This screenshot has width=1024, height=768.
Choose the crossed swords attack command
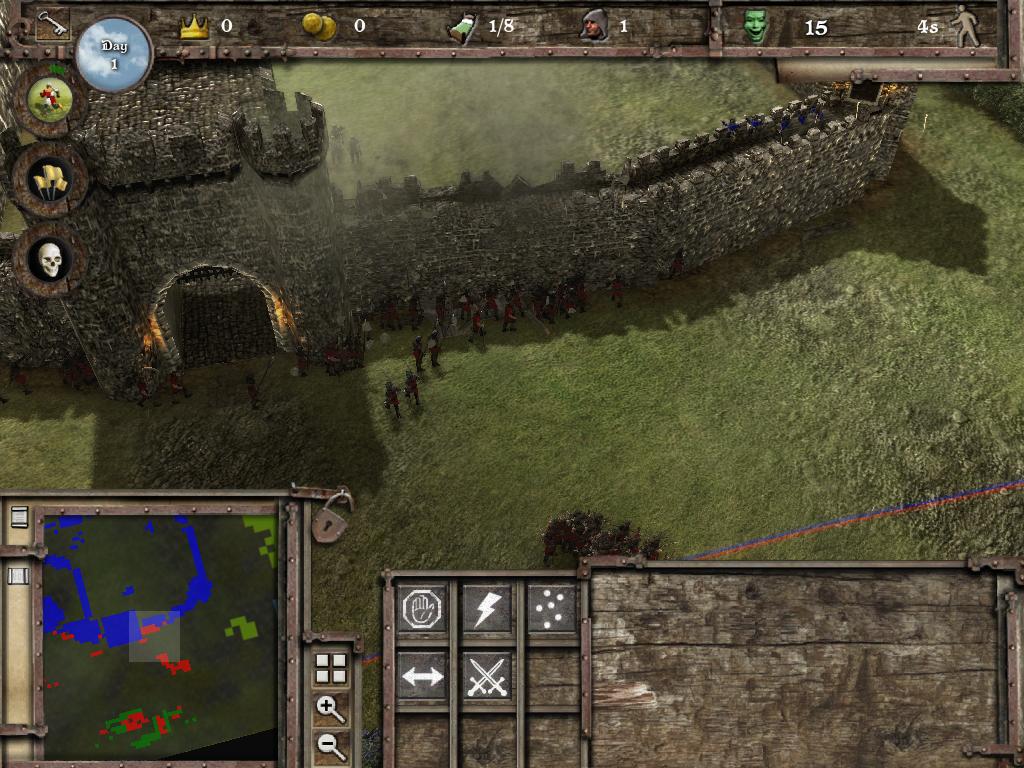click(487, 676)
